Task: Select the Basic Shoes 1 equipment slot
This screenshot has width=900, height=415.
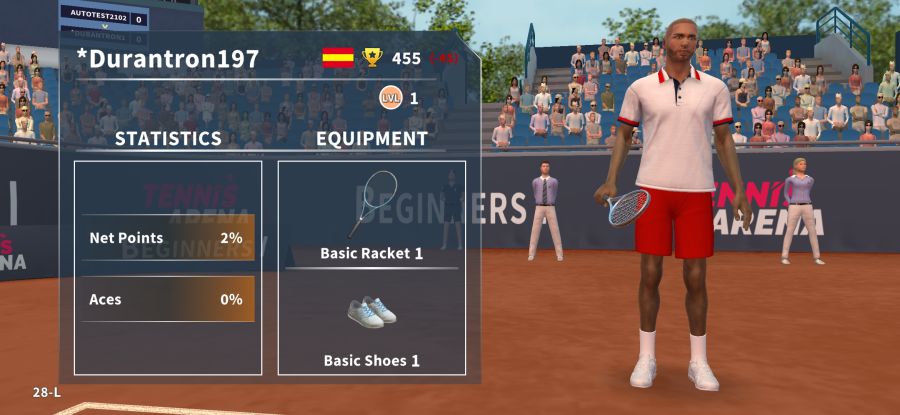Action: click(x=372, y=325)
